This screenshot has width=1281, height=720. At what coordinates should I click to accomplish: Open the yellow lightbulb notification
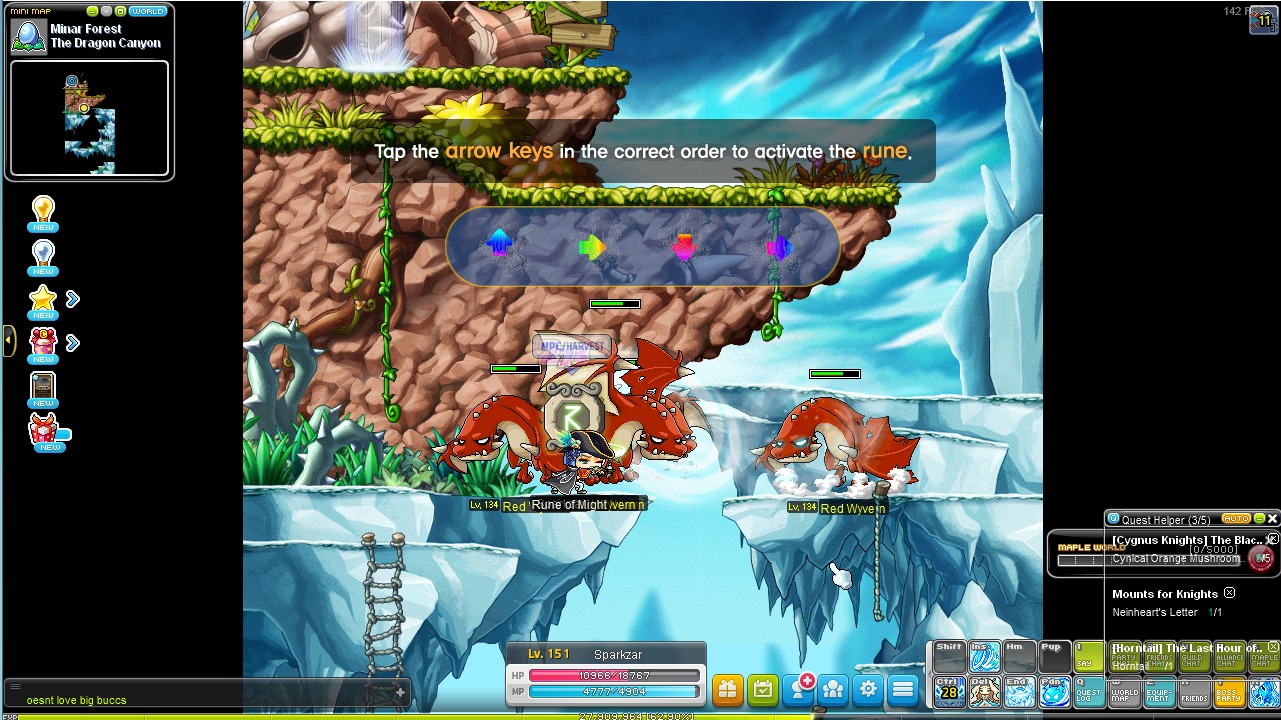[x=43, y=214]
